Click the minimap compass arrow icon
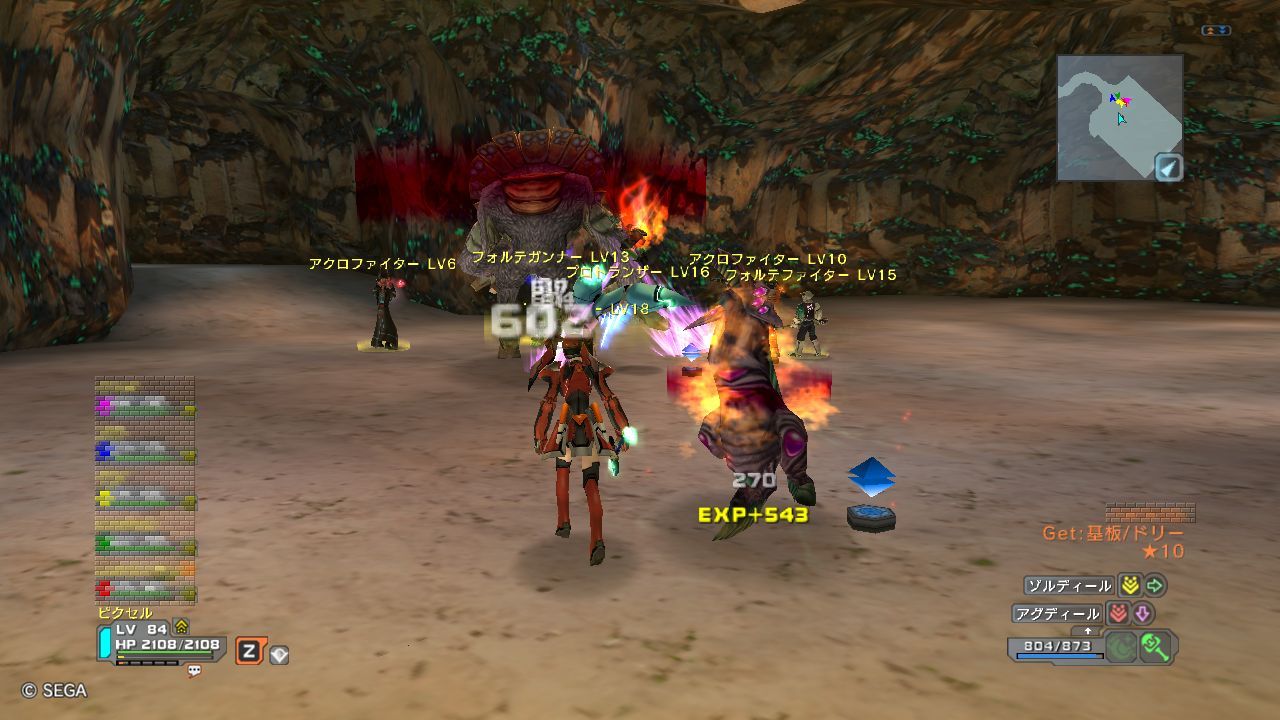 [x=1168, y=167]
